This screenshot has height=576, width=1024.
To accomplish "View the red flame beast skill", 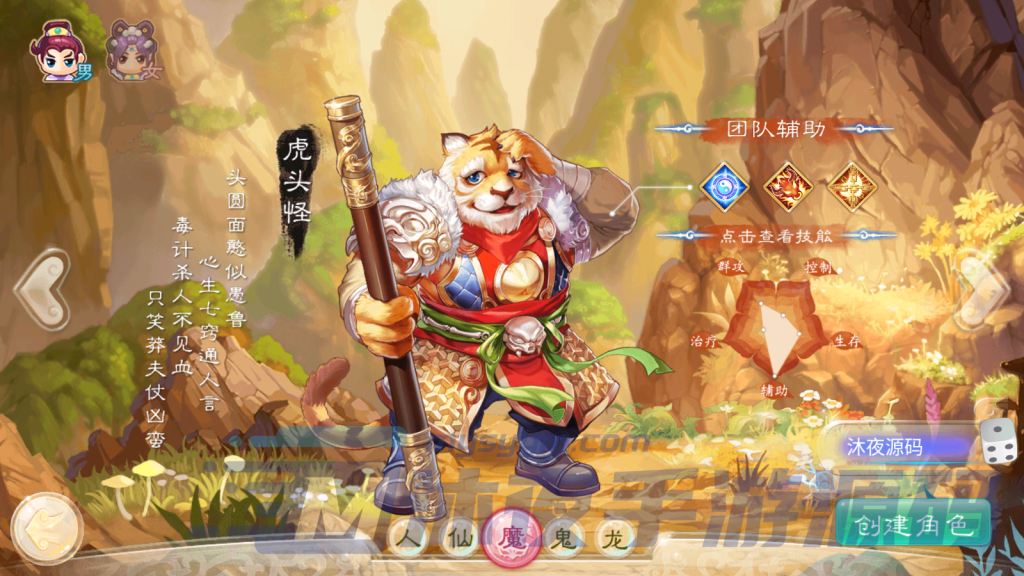I will (x=787, y=186).
